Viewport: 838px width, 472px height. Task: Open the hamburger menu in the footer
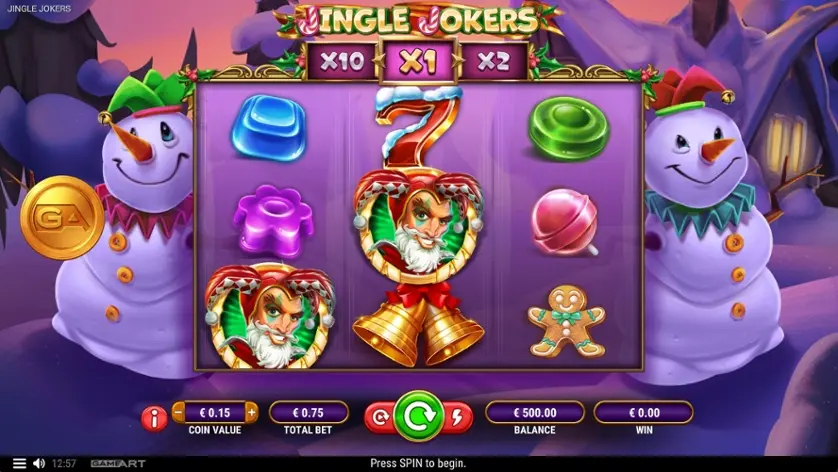tap(18, 463)
